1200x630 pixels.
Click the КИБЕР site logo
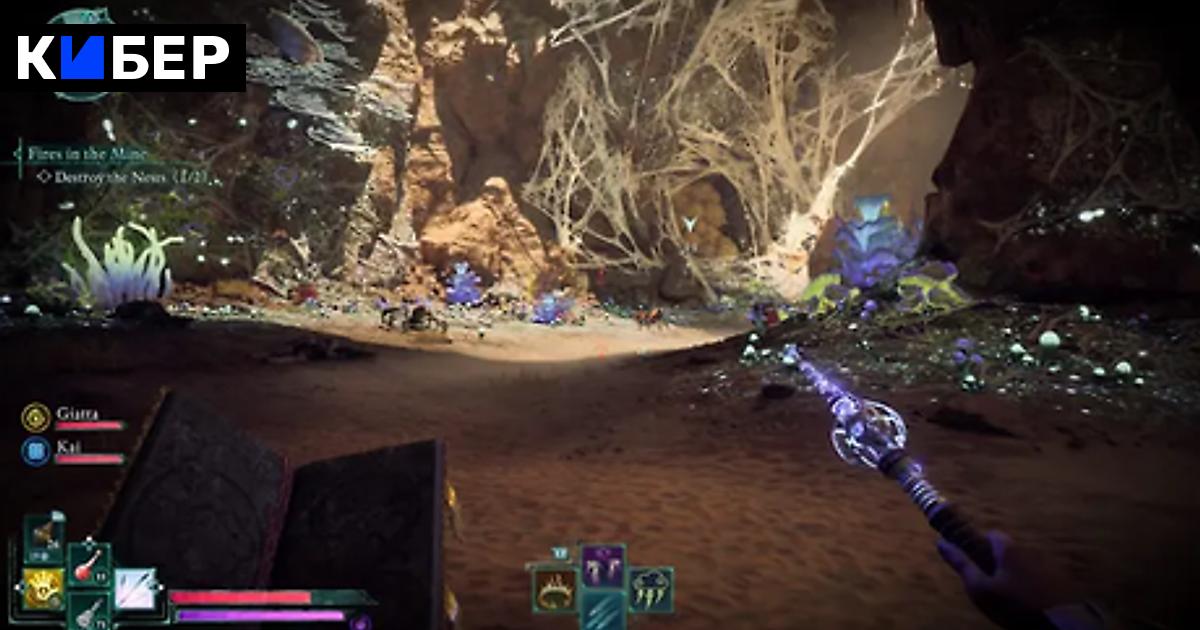click(x=123, y=59)
